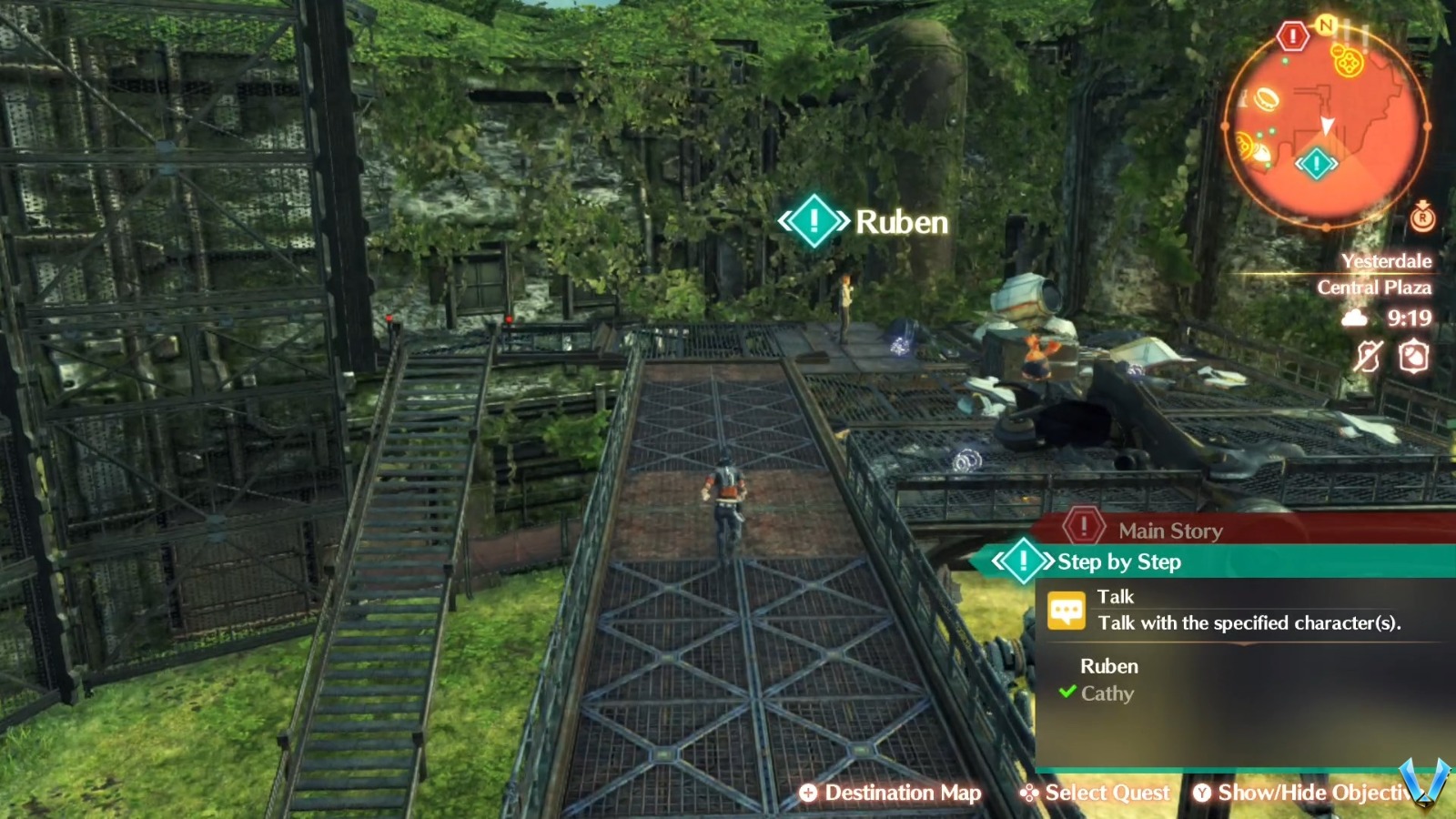This screenshot has height=819, width=1456.
Task: Click the R compass reset icon
Action: pos(1421,218)
